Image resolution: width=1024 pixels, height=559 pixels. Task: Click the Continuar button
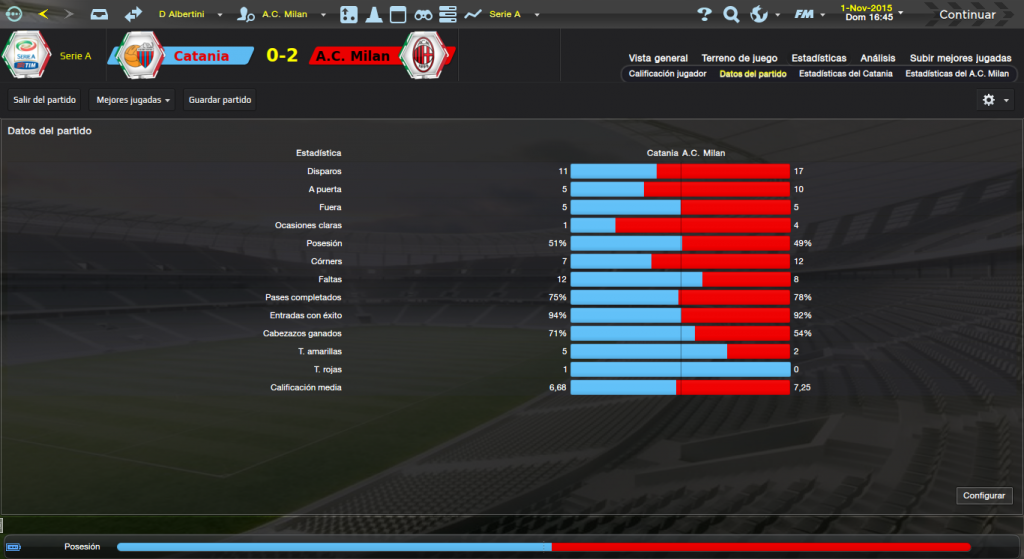[x=967, y=15]
